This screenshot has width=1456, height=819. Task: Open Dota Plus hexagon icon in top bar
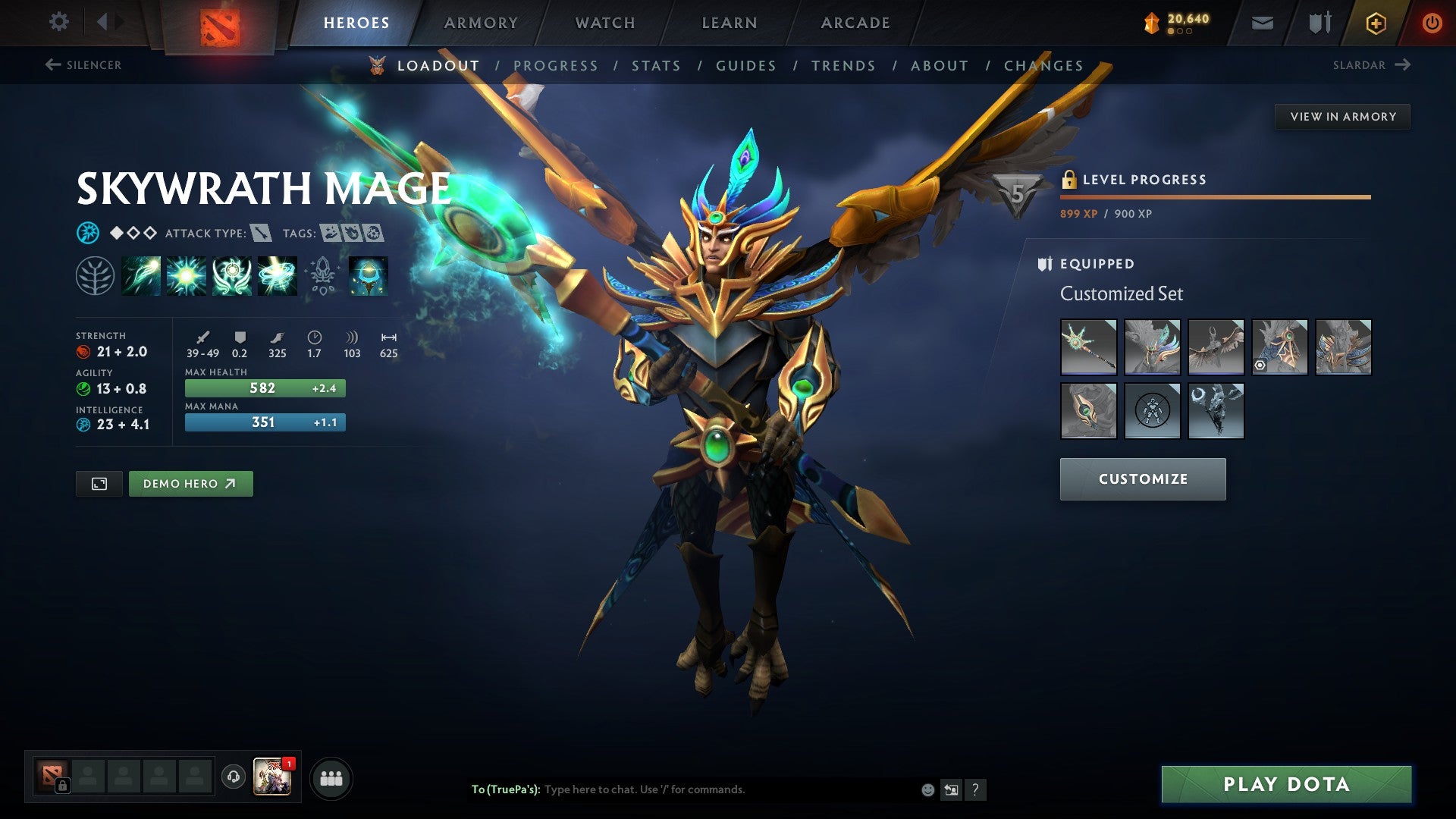1378,22
